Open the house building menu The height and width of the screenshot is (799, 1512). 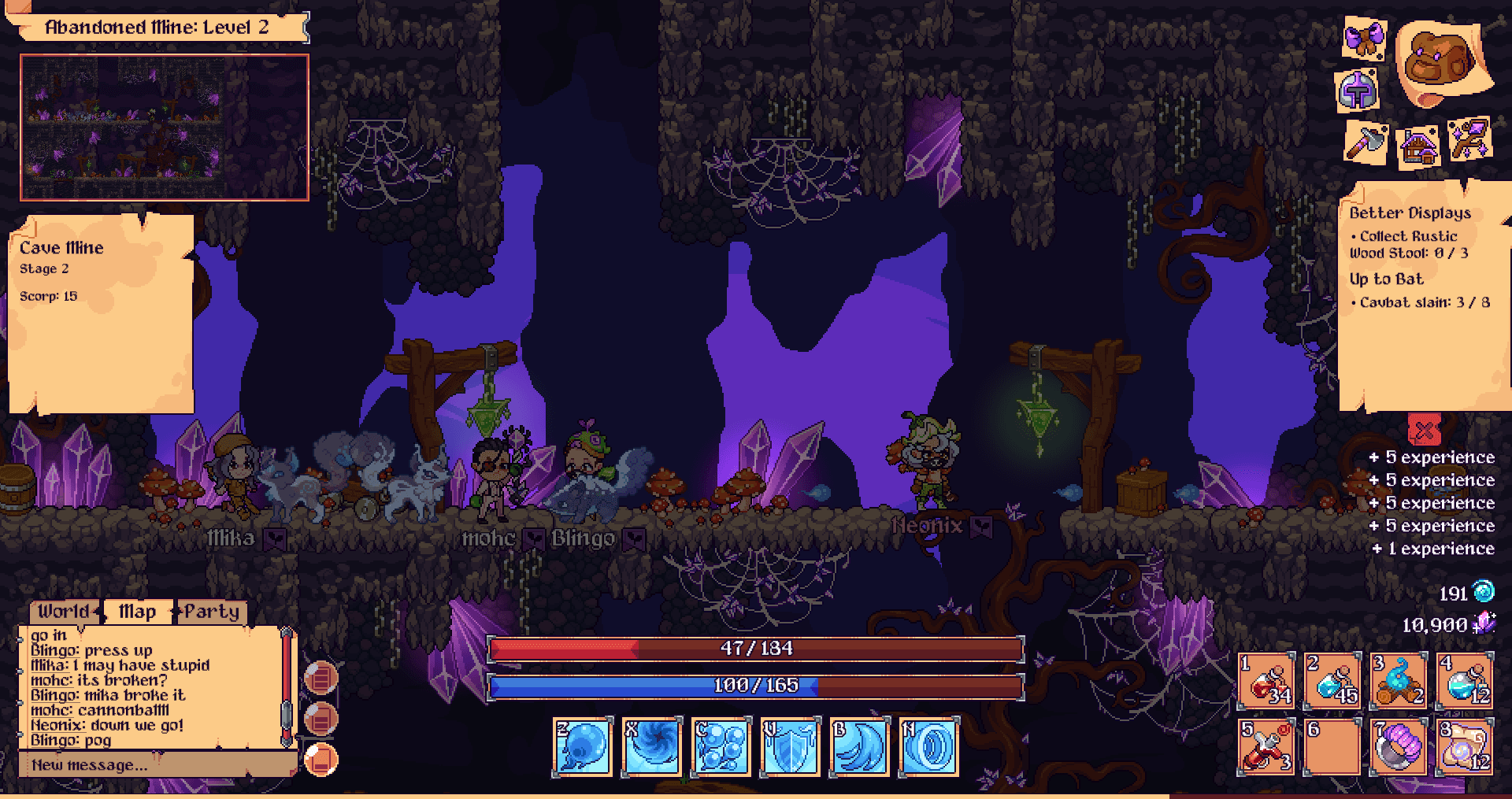pyautogui.click(x=1417, y=146)
